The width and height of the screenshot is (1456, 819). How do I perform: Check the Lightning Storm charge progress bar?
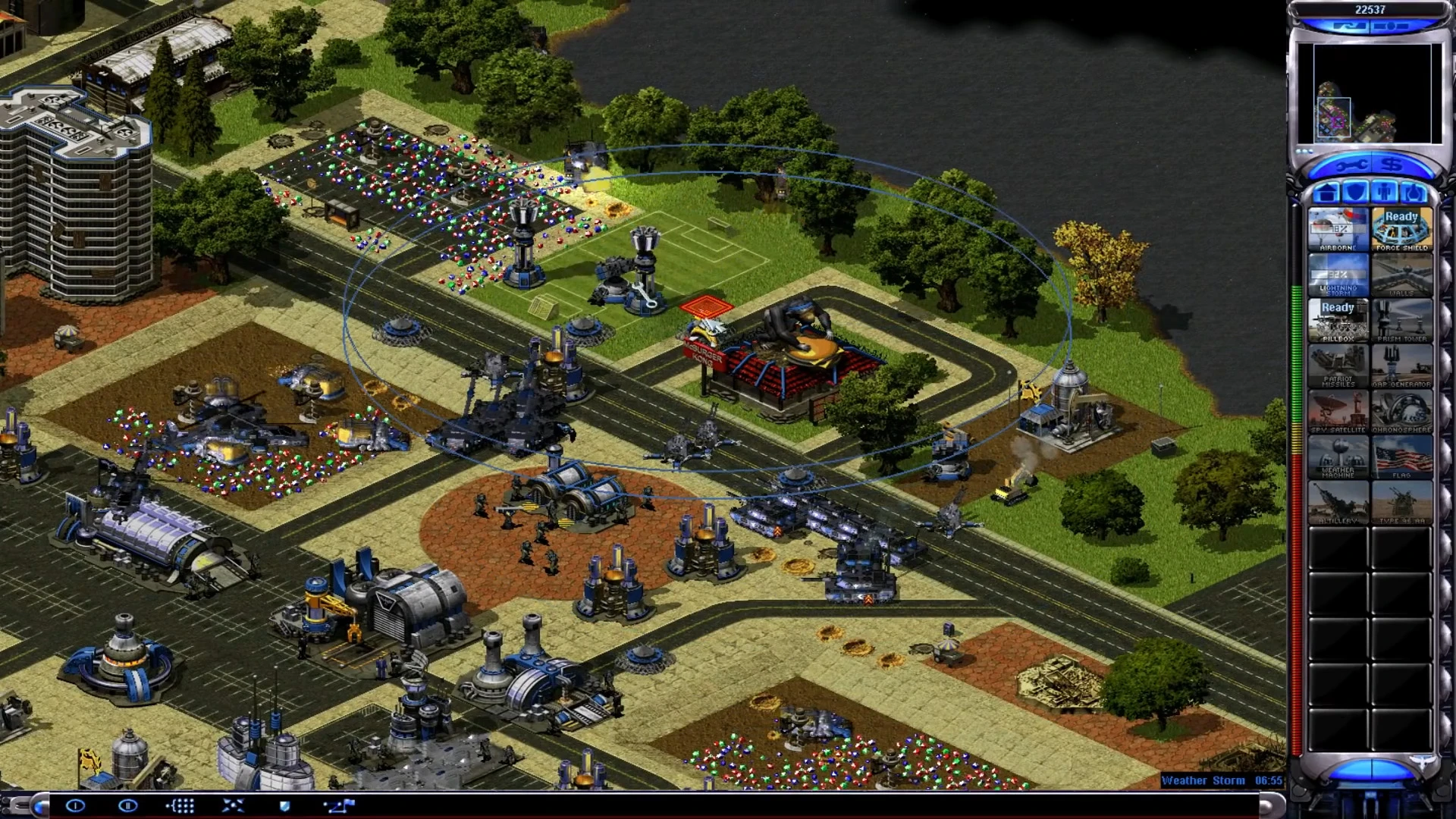pyautogui.click(x=1338, y=273)
